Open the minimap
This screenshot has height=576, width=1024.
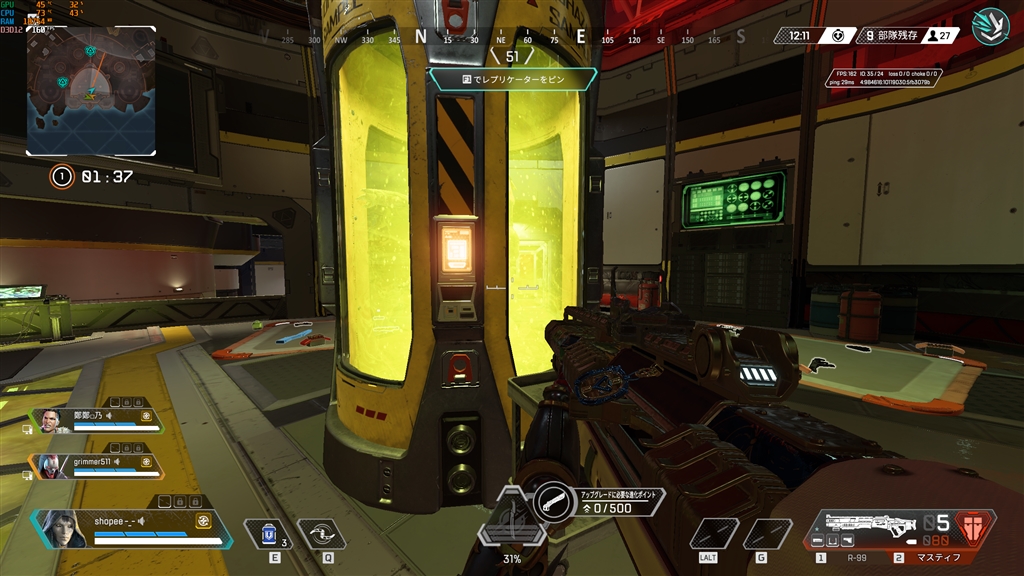[91, 91]
